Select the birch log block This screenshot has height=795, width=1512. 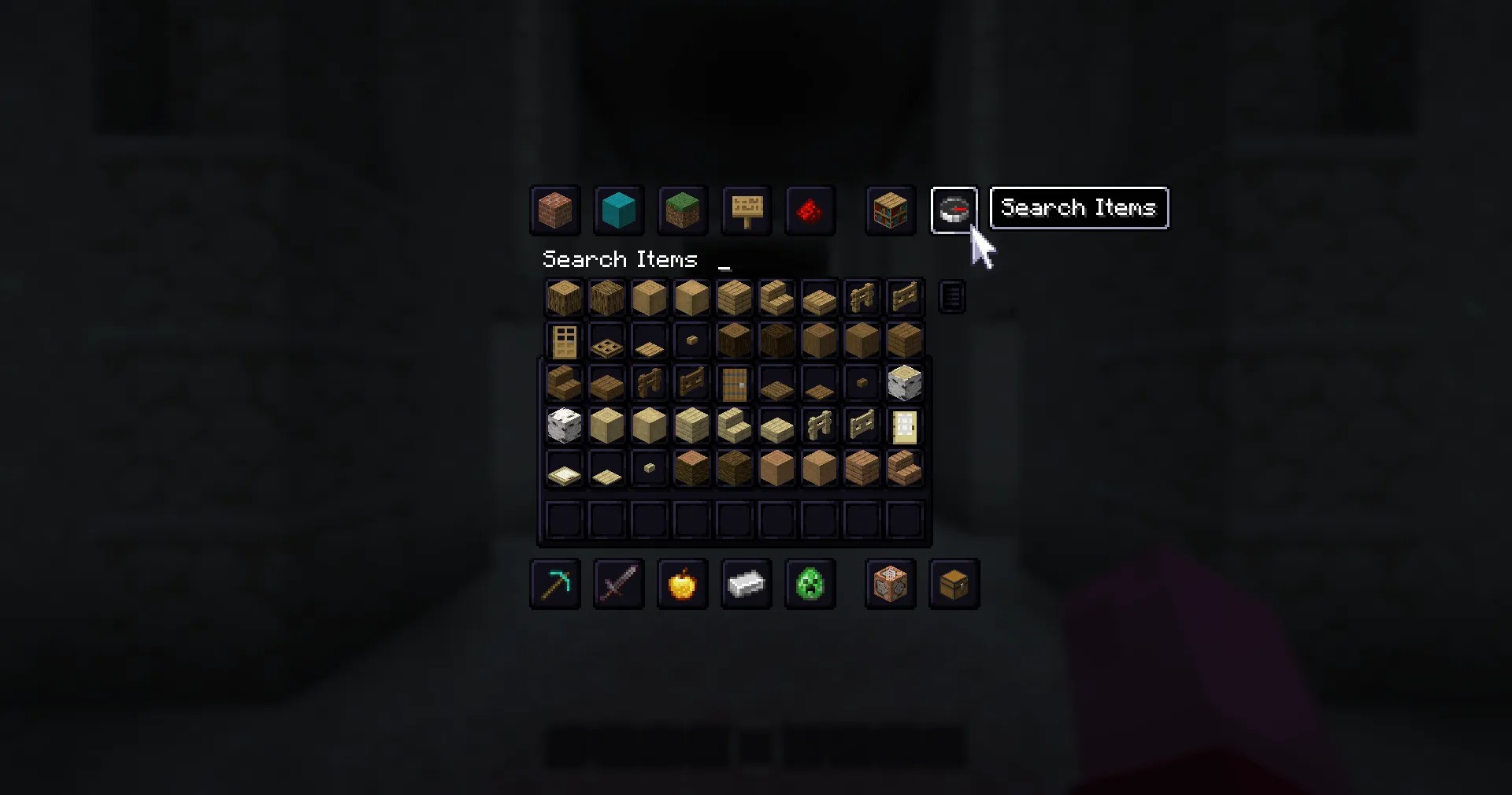click(904, 383)
